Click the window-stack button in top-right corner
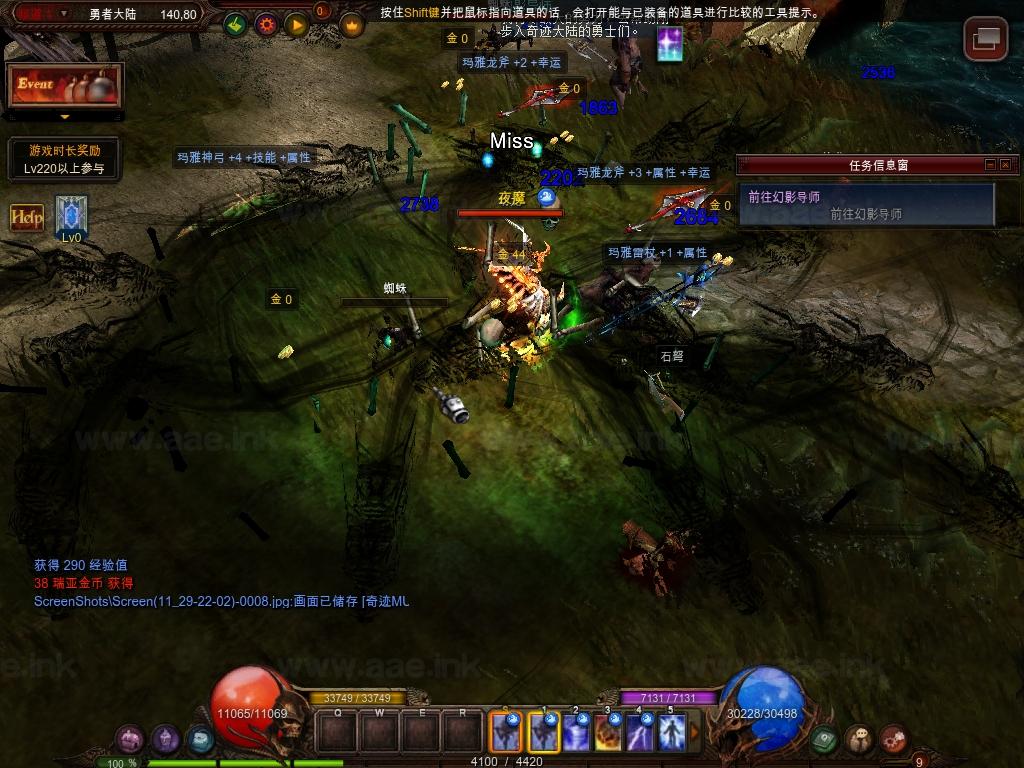1024x768 pixels. [x=985, y=39]
